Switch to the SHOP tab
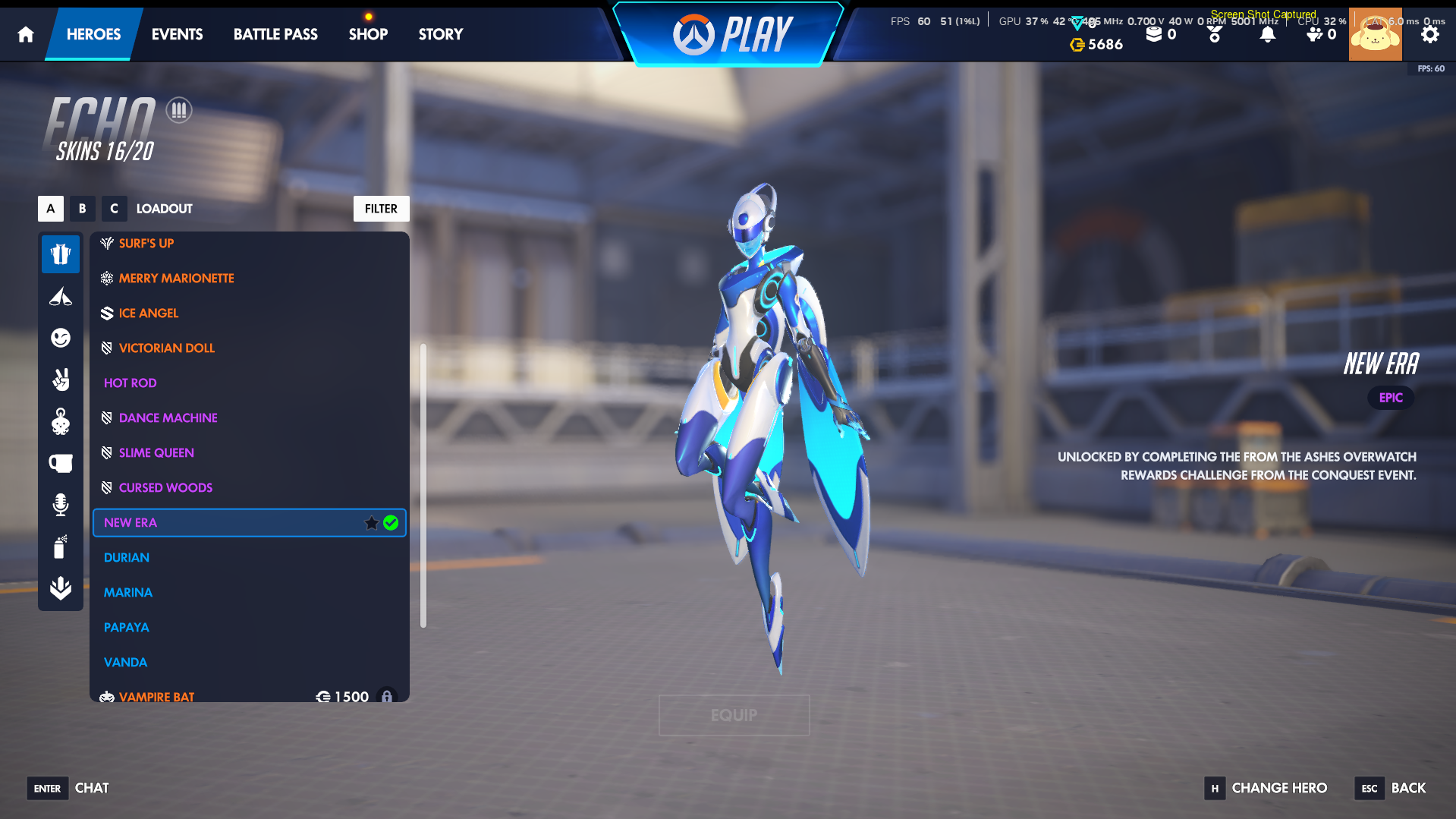Screen dimensions: 1456x819 click(368, 34)
